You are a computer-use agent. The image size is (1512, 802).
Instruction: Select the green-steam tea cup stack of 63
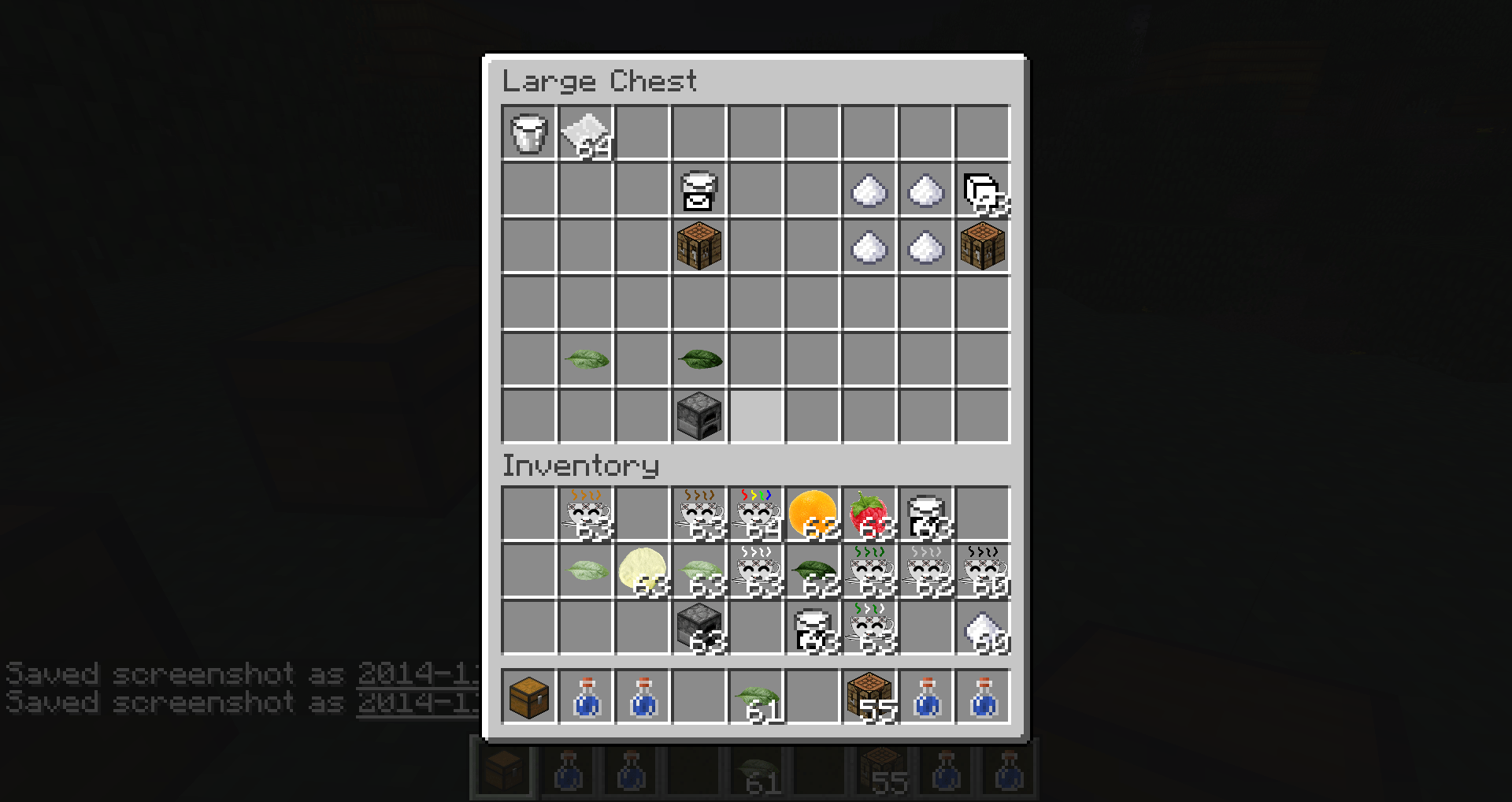(x=869, y=573)
